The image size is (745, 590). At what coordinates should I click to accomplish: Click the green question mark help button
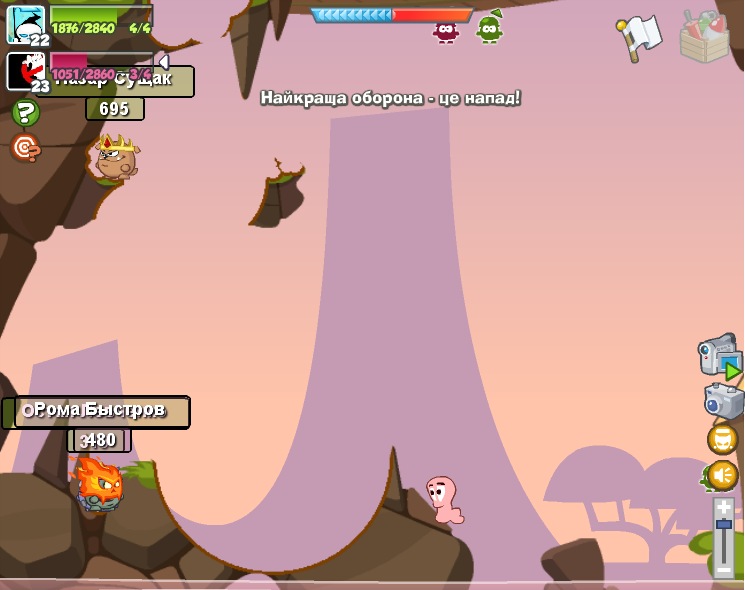click(x=25, y=112)
